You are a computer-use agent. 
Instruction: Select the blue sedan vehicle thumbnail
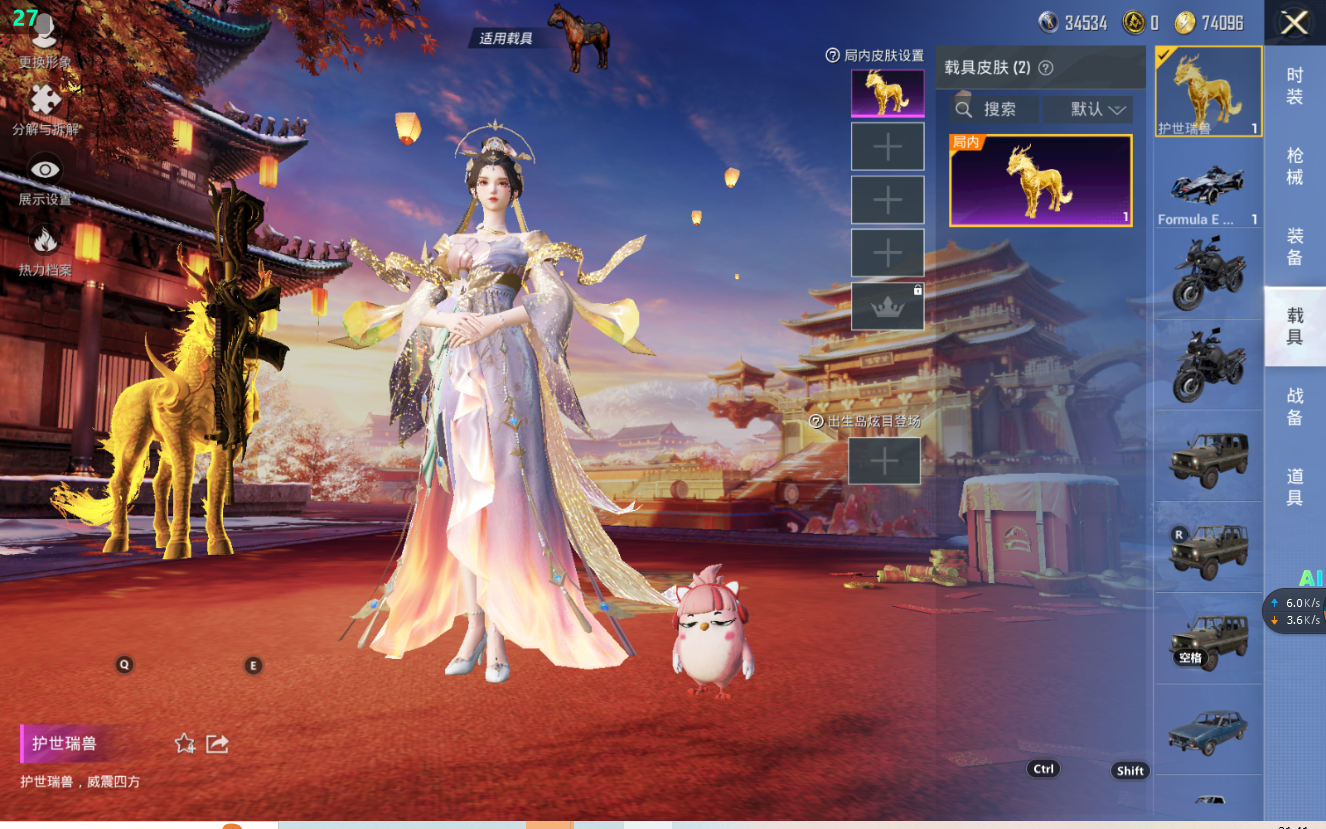(1208, 730)
